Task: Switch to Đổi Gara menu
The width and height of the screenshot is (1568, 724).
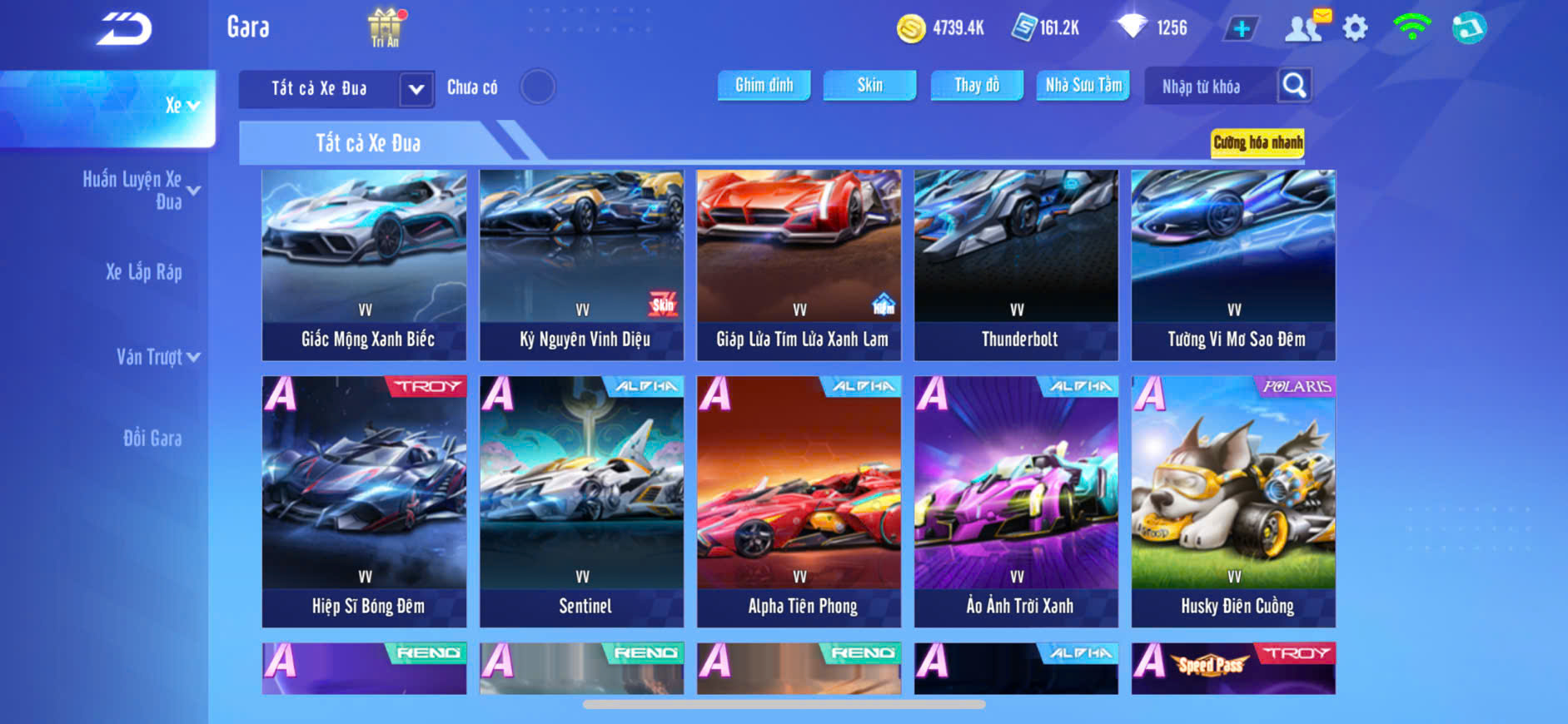Action: pyautogui.click(x=152, y=439)
